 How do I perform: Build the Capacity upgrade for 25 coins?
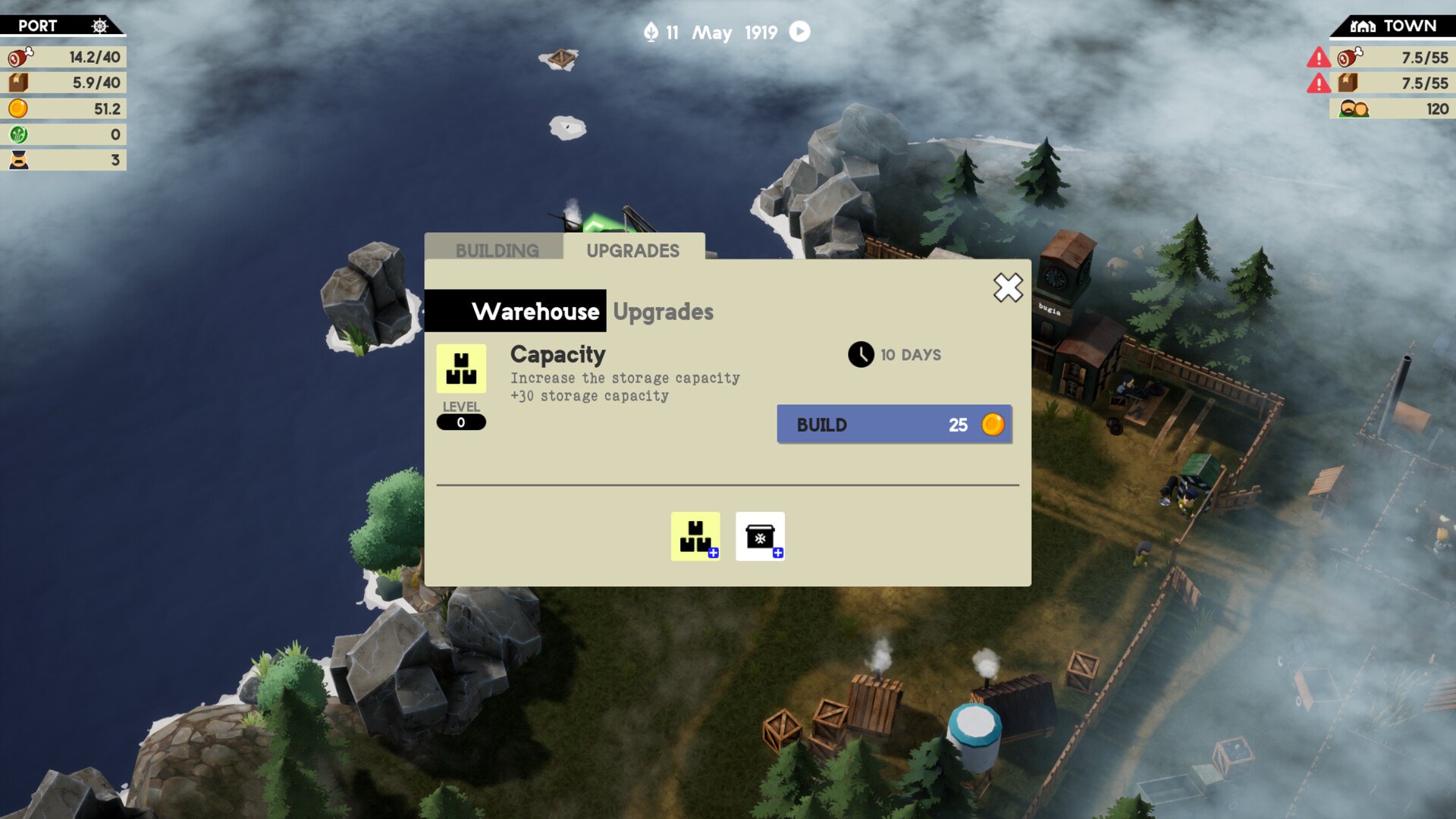click(x=894, y=425)
